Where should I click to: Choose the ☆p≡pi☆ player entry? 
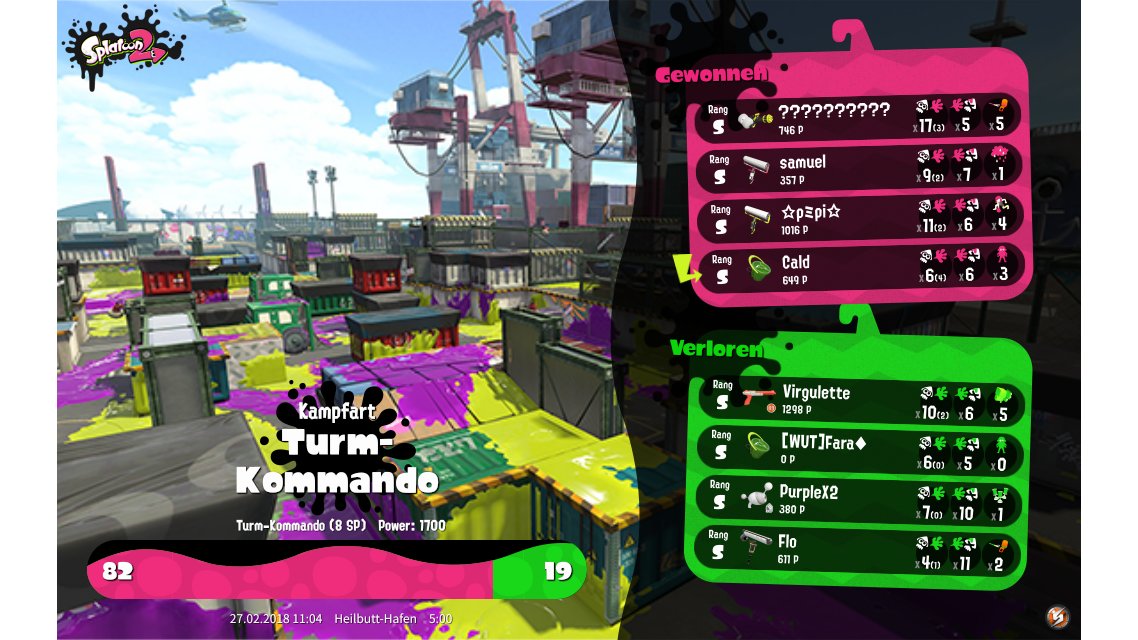[860, 218]
